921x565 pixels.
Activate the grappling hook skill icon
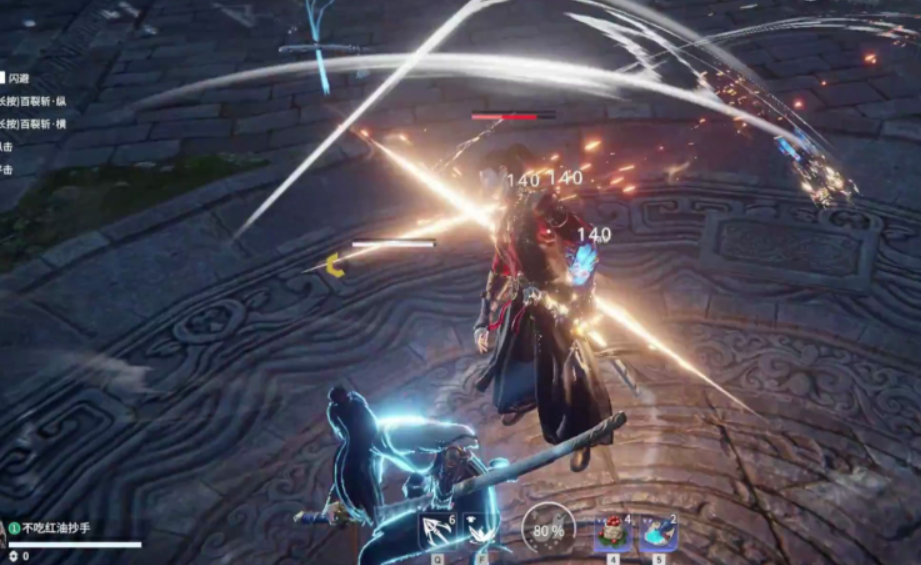click(437, 531)
